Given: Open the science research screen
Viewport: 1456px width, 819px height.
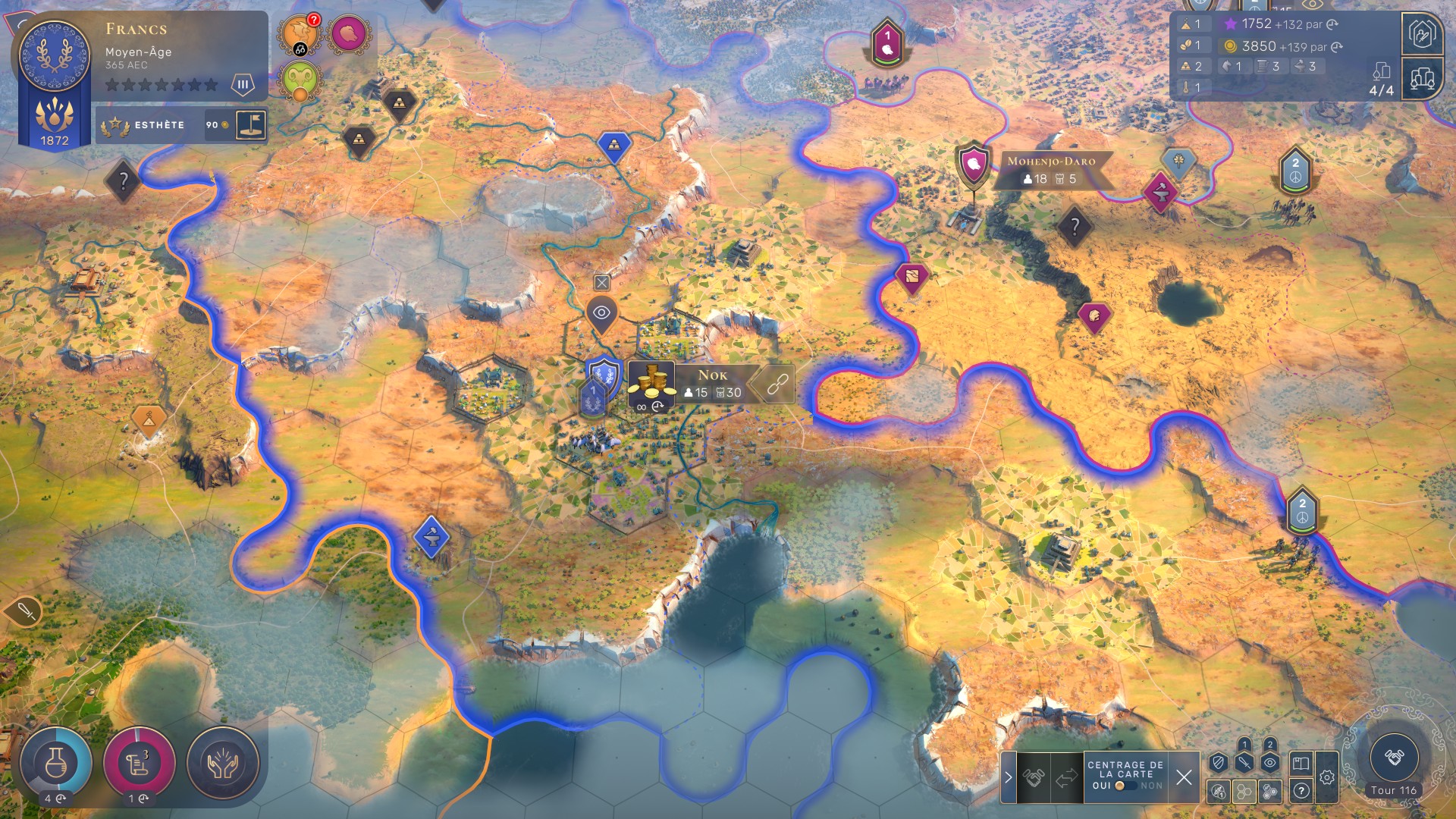Looking at the screenshot, I should 55,763.
